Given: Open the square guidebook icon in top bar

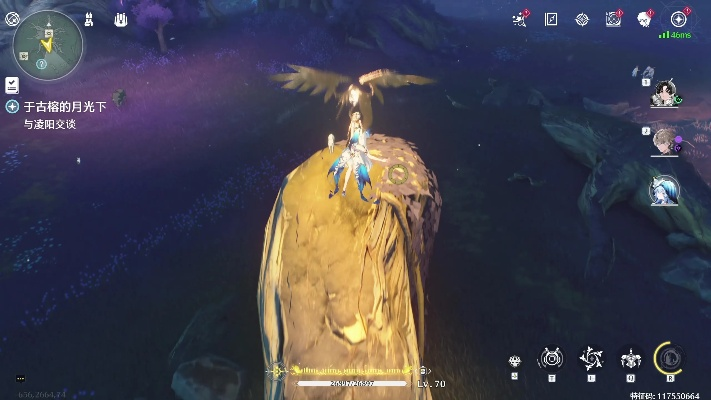Looking at the screenshot, I should pyautogui.click(x=551, y=19).
